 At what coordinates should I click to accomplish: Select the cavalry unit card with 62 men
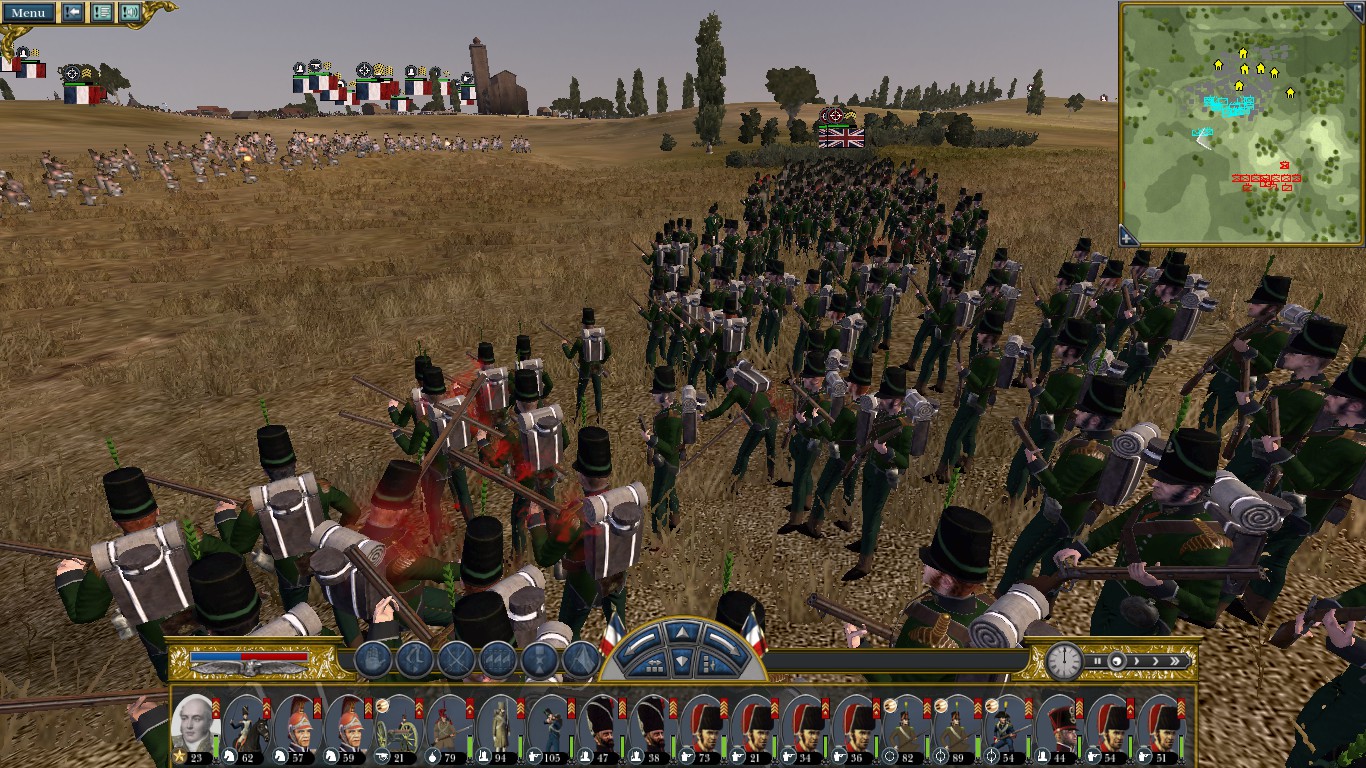245,723
